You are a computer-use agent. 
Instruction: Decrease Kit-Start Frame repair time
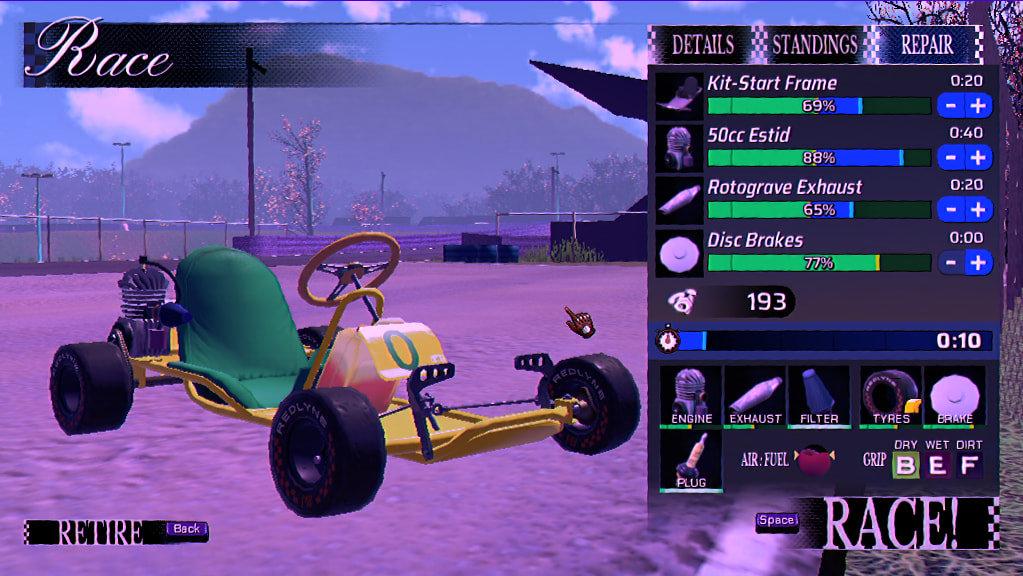point(951,105)
